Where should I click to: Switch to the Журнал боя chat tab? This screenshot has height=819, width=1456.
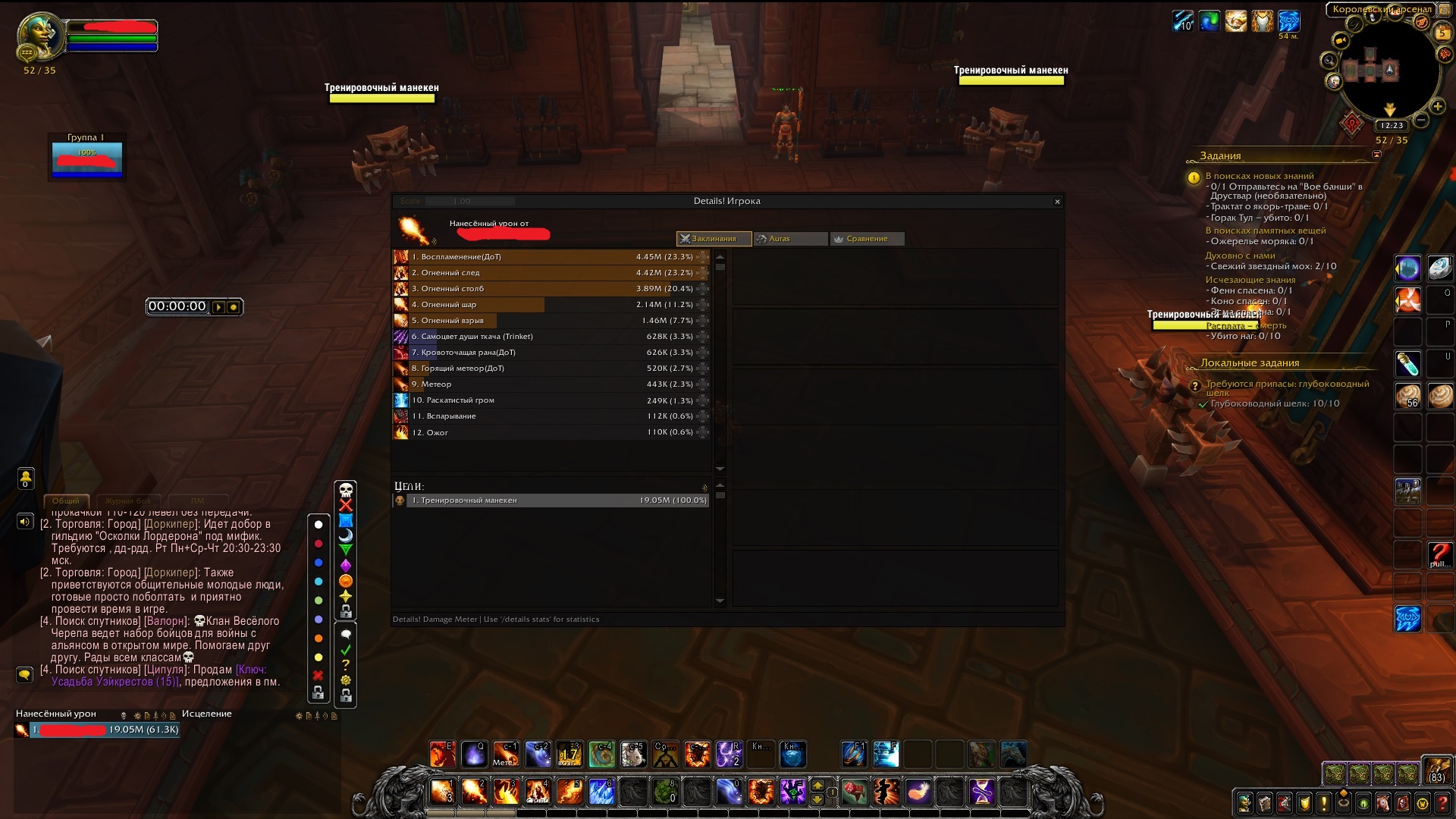[127, 501]
